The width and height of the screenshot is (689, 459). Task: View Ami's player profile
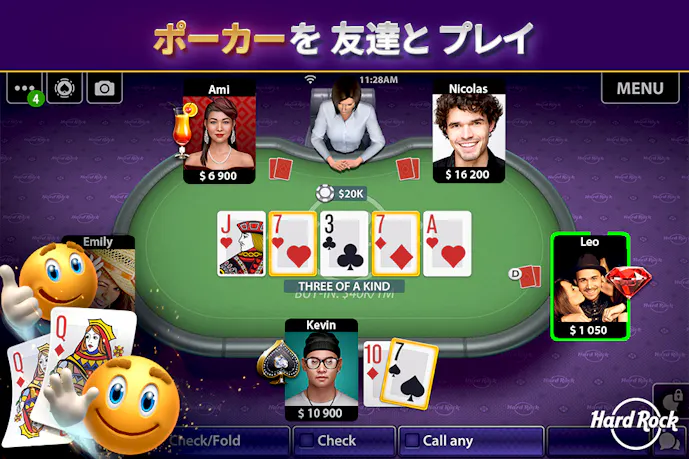[219, 132]
